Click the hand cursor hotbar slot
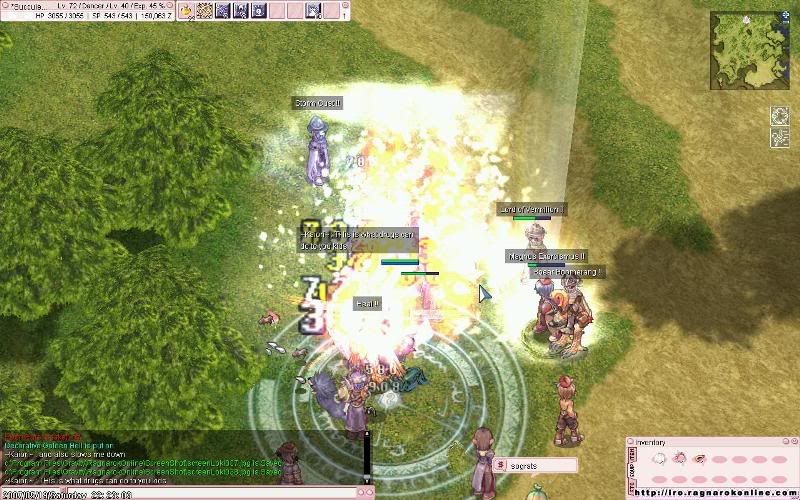Screen dimensions: 800x500 313,11
